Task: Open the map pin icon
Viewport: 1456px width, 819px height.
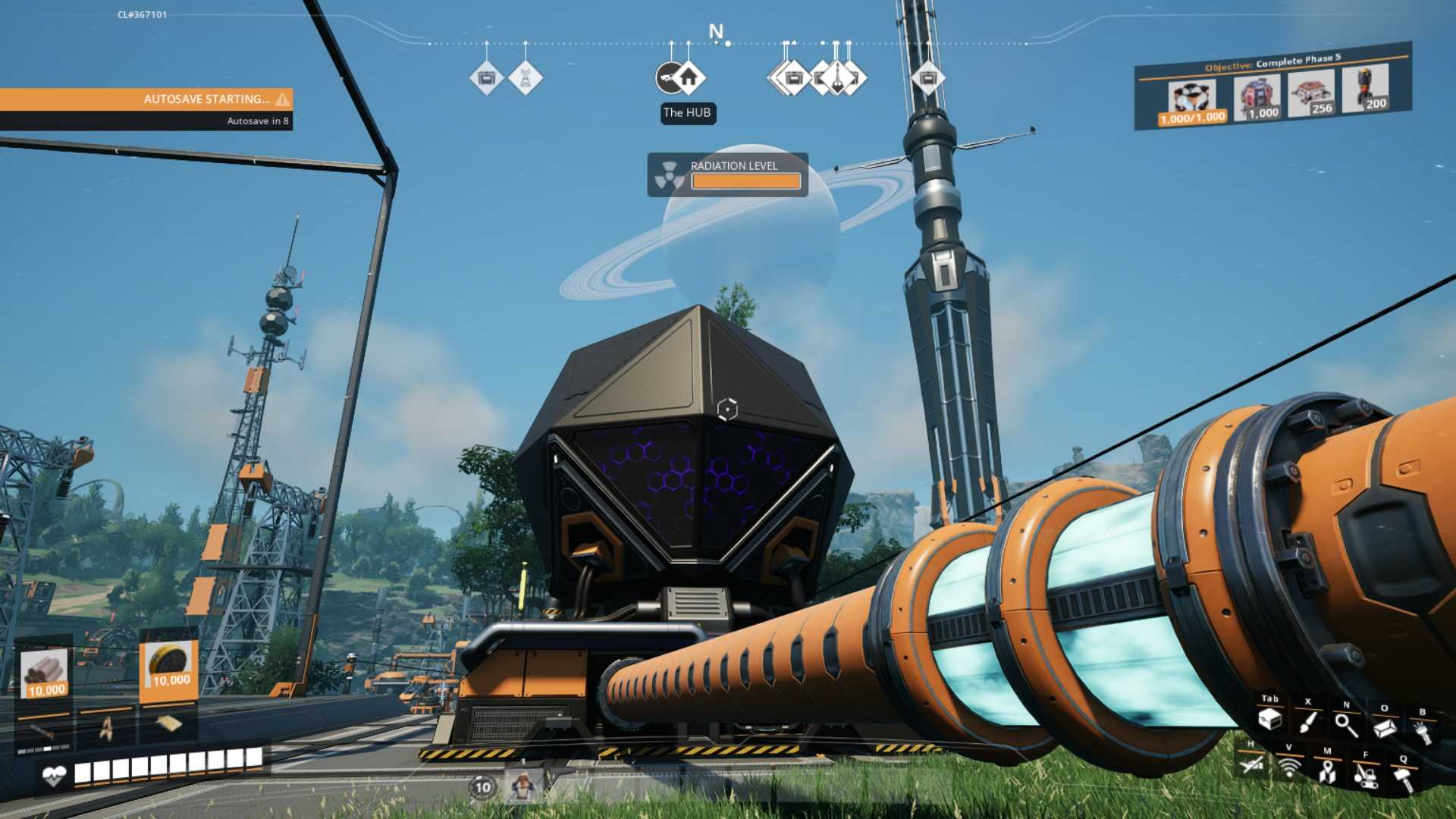Action: (1327, 771)
